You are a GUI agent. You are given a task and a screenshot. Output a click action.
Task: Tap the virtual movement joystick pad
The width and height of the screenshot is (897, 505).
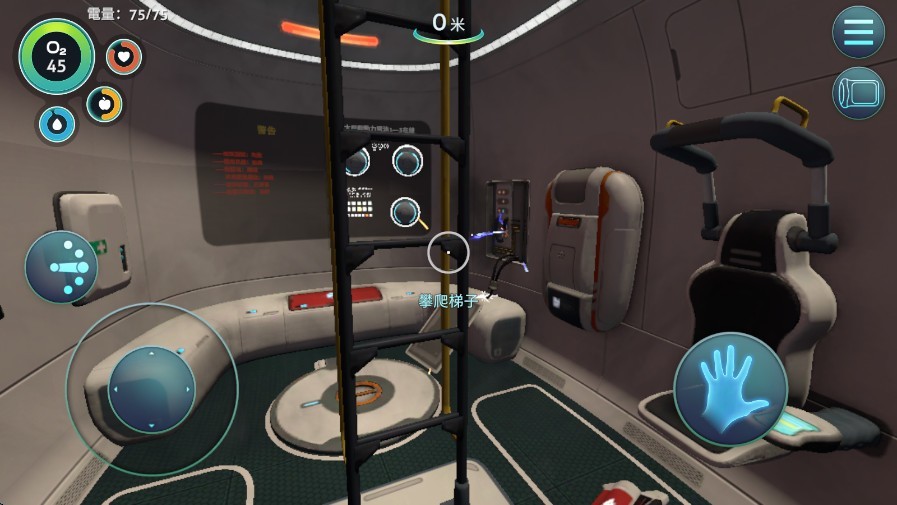click(x=151, y=388)
